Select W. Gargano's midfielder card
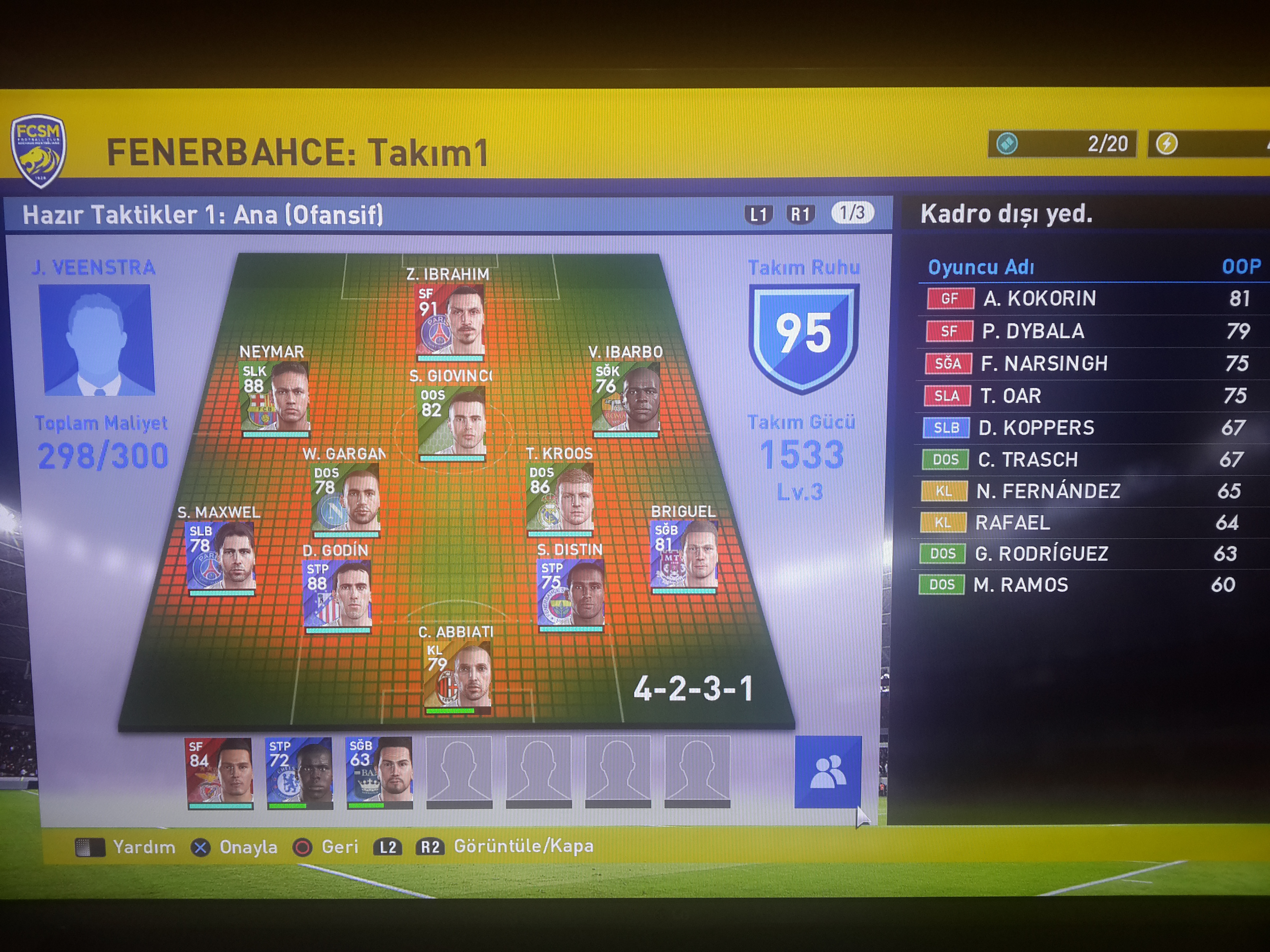Image resolution: width=1270 pixels, height=952 pixels. (x=345, y=498)
